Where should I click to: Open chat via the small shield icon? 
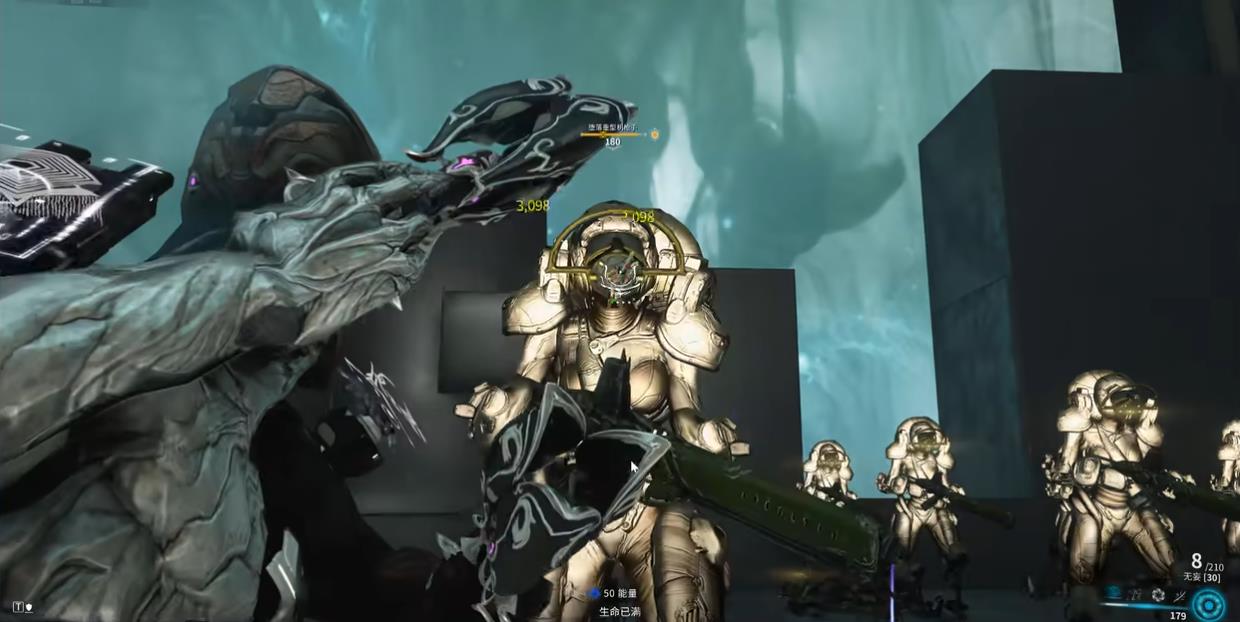pos(27,606)
